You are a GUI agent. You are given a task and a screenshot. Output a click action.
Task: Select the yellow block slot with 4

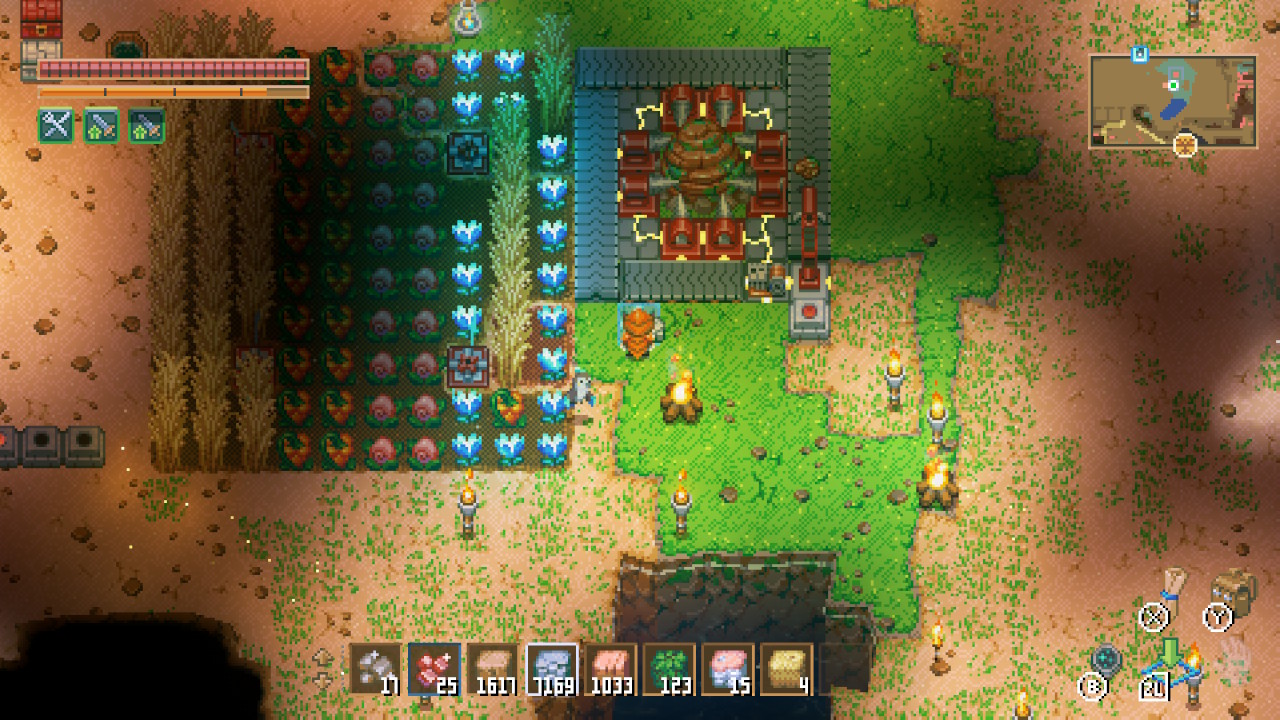787,669
